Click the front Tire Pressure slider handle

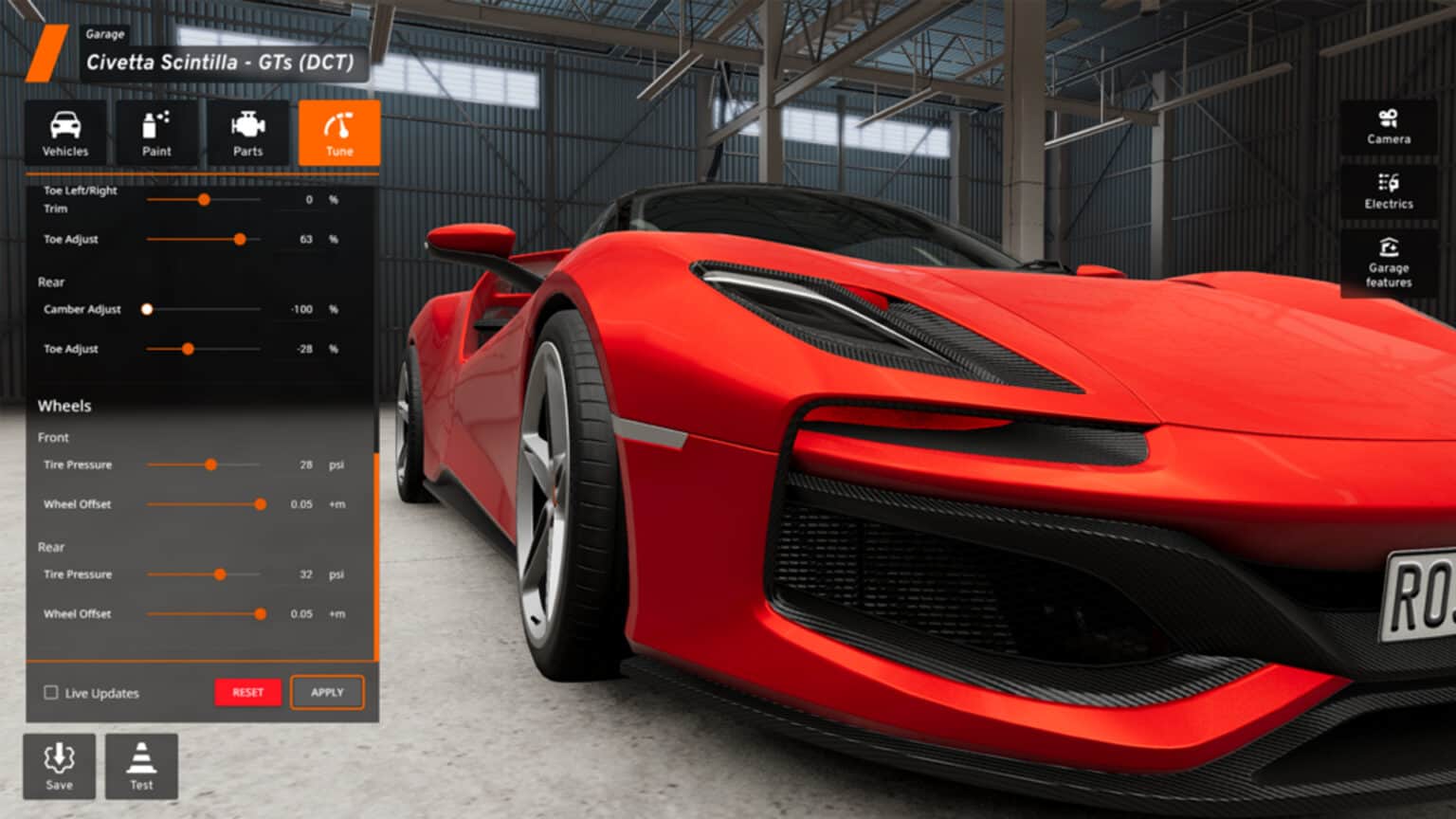click(x=211, y=465)
